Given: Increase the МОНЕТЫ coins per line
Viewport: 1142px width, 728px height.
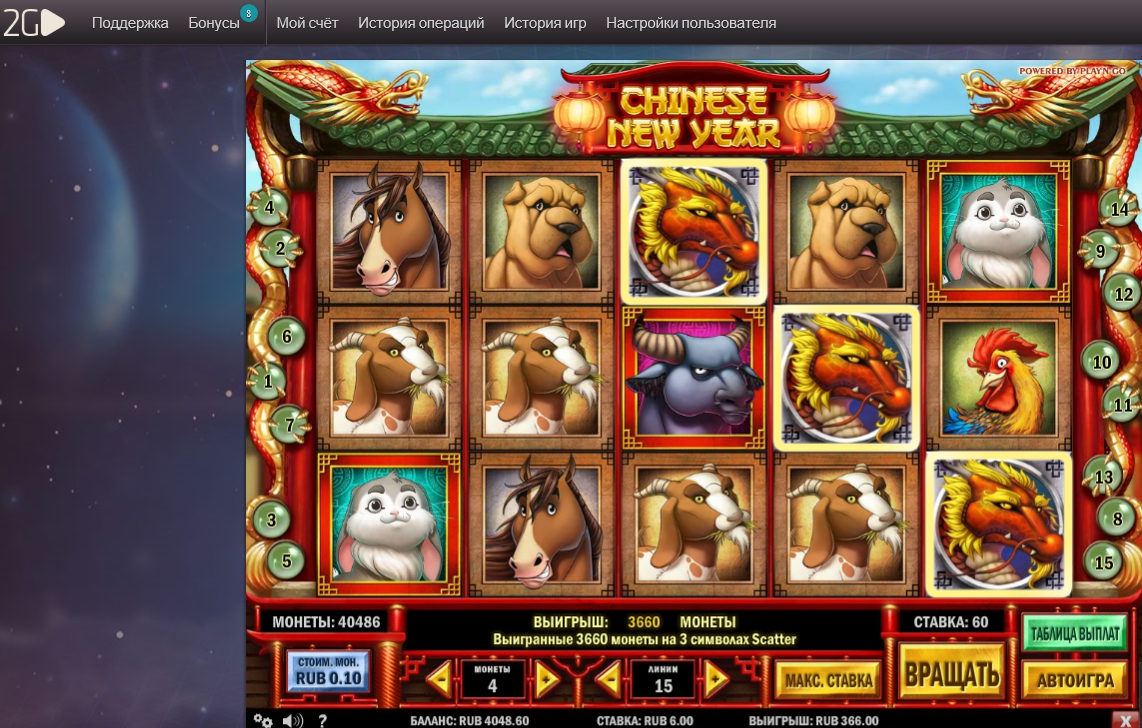Looking at the screenshot, I should [x=546, y=679].
